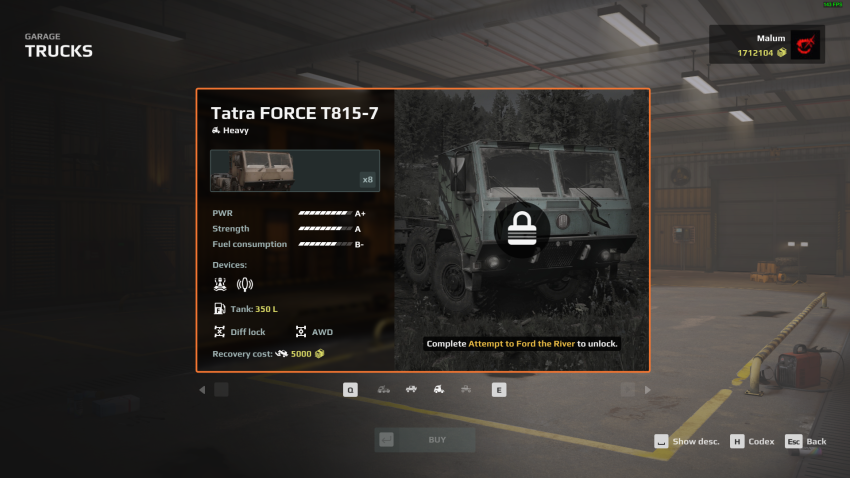The width and height of the screenshot is (850, 478).
Task: Go to the next truck with right arrow
Action: tap(647, 390)
